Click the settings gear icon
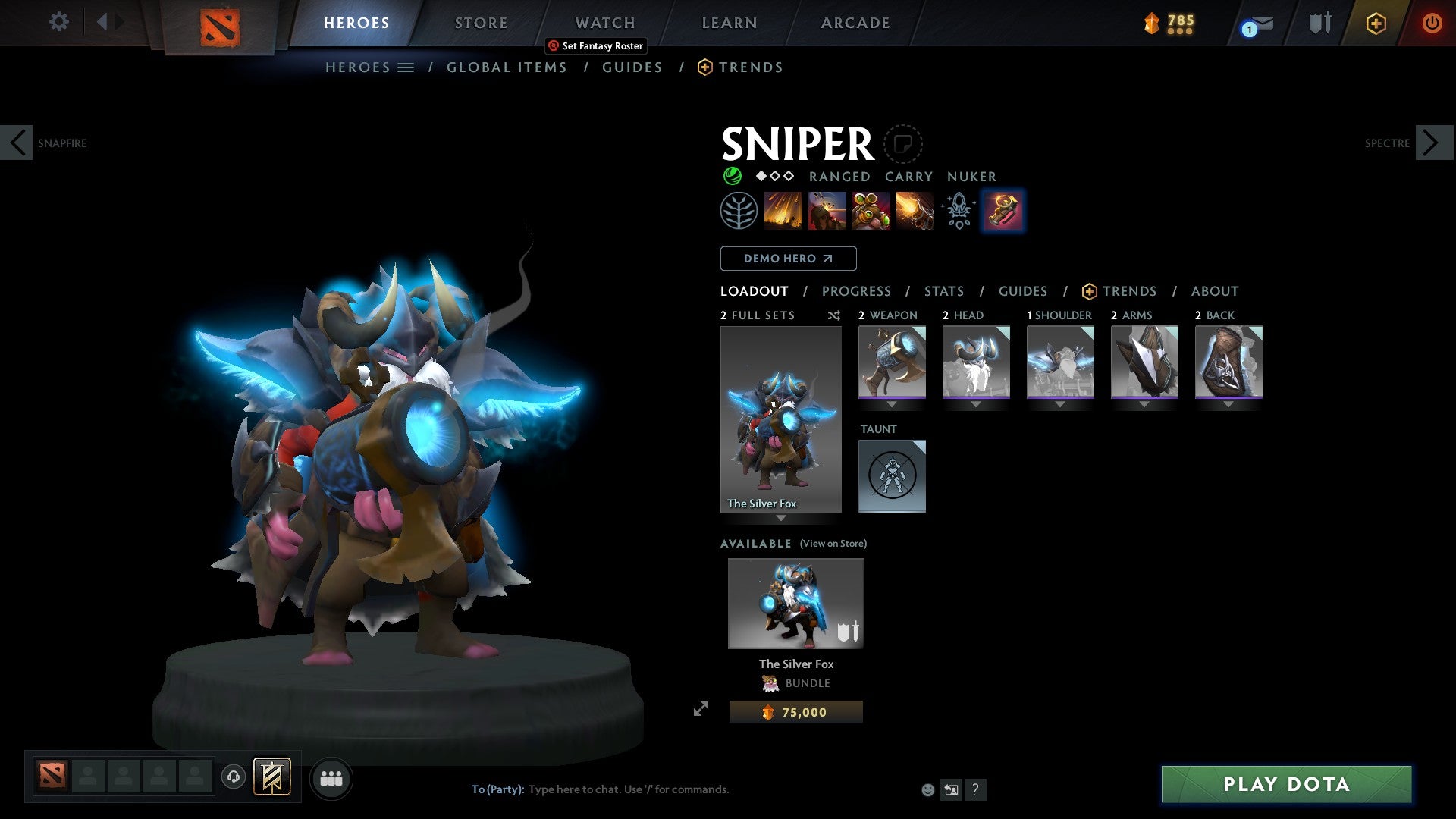Viewport: 1456px width, 819px height. point(58,22)
